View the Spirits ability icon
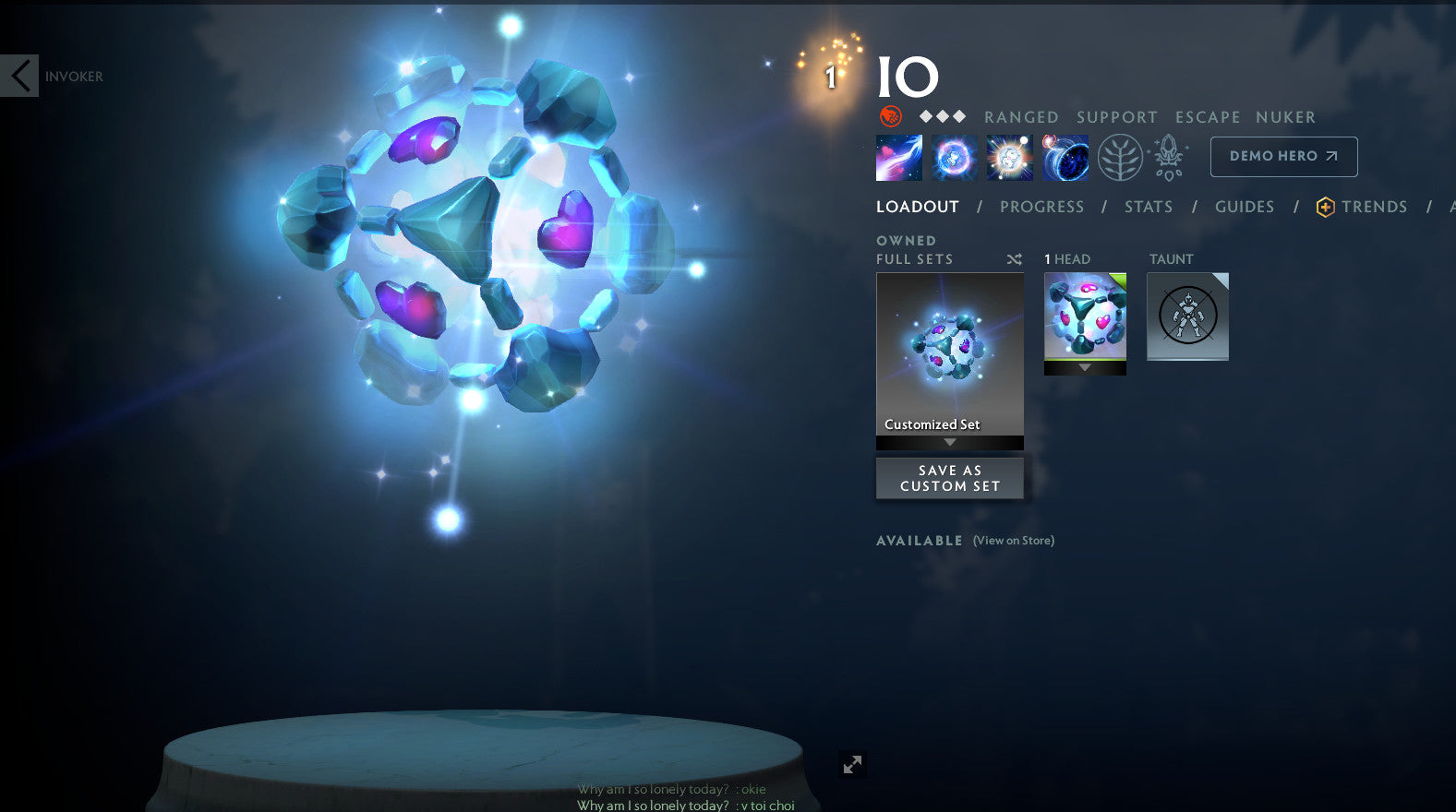The image size is (1456, 812). [x=954, y=156]
